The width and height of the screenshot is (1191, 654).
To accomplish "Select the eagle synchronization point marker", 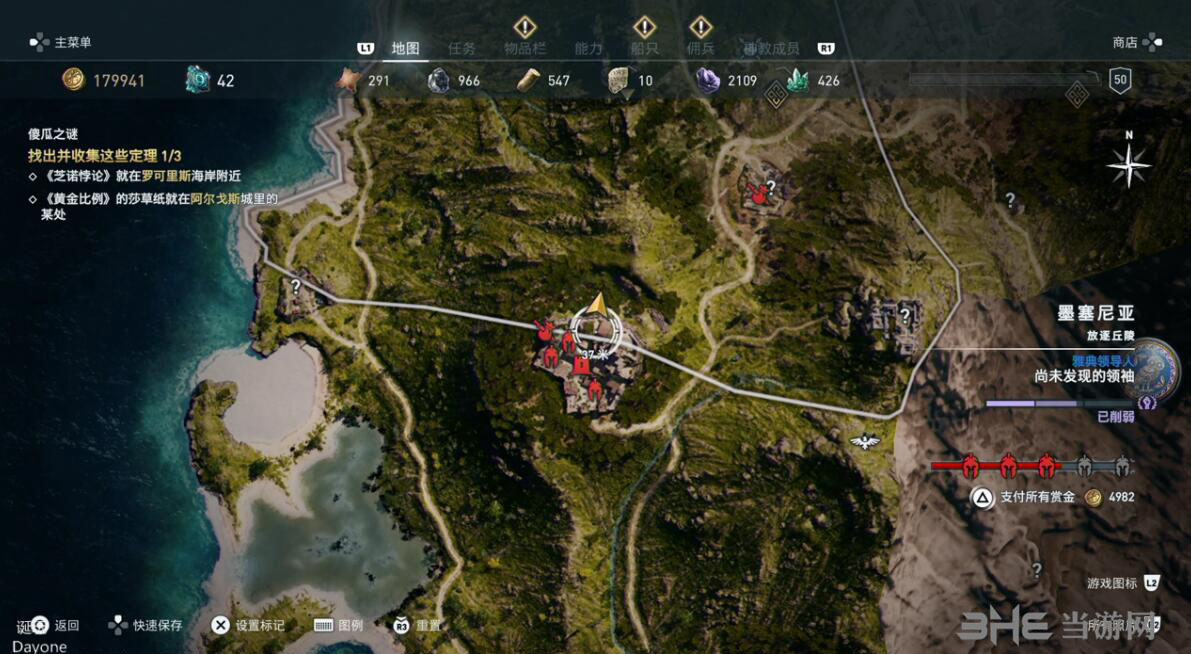I will (862, 441).
